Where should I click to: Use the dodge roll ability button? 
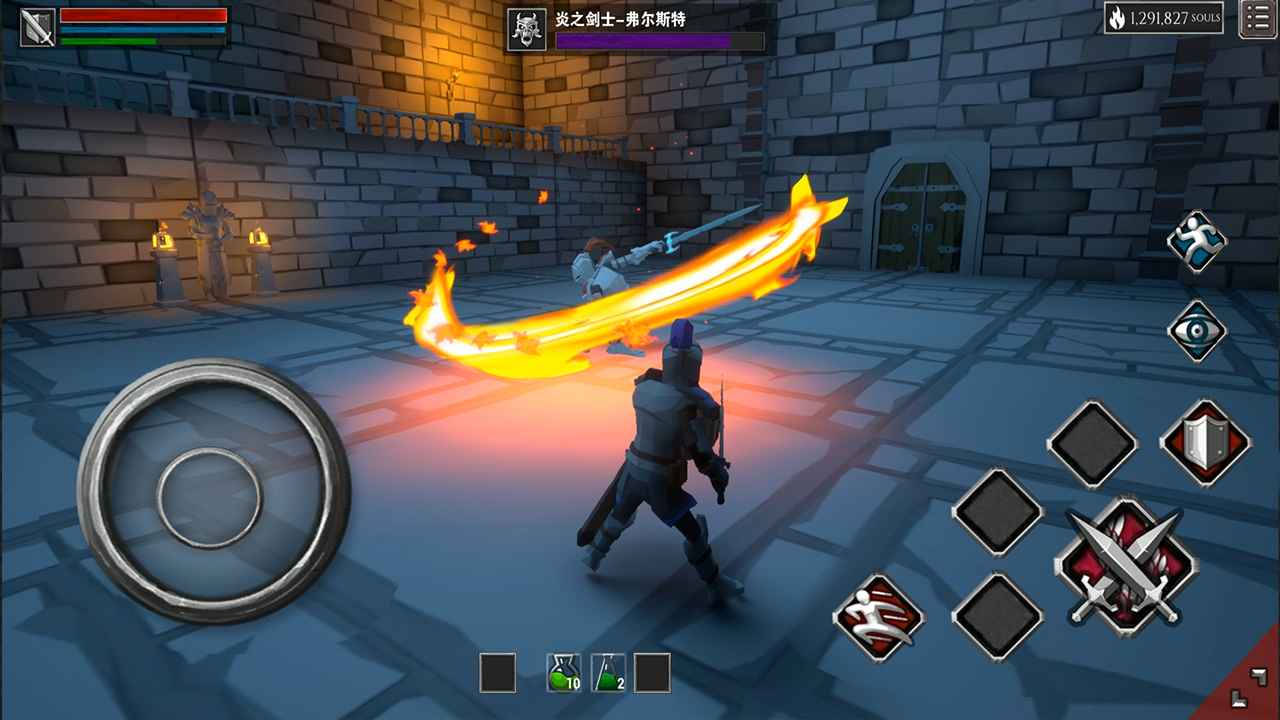pyautogui.click(x=878, y=617)
